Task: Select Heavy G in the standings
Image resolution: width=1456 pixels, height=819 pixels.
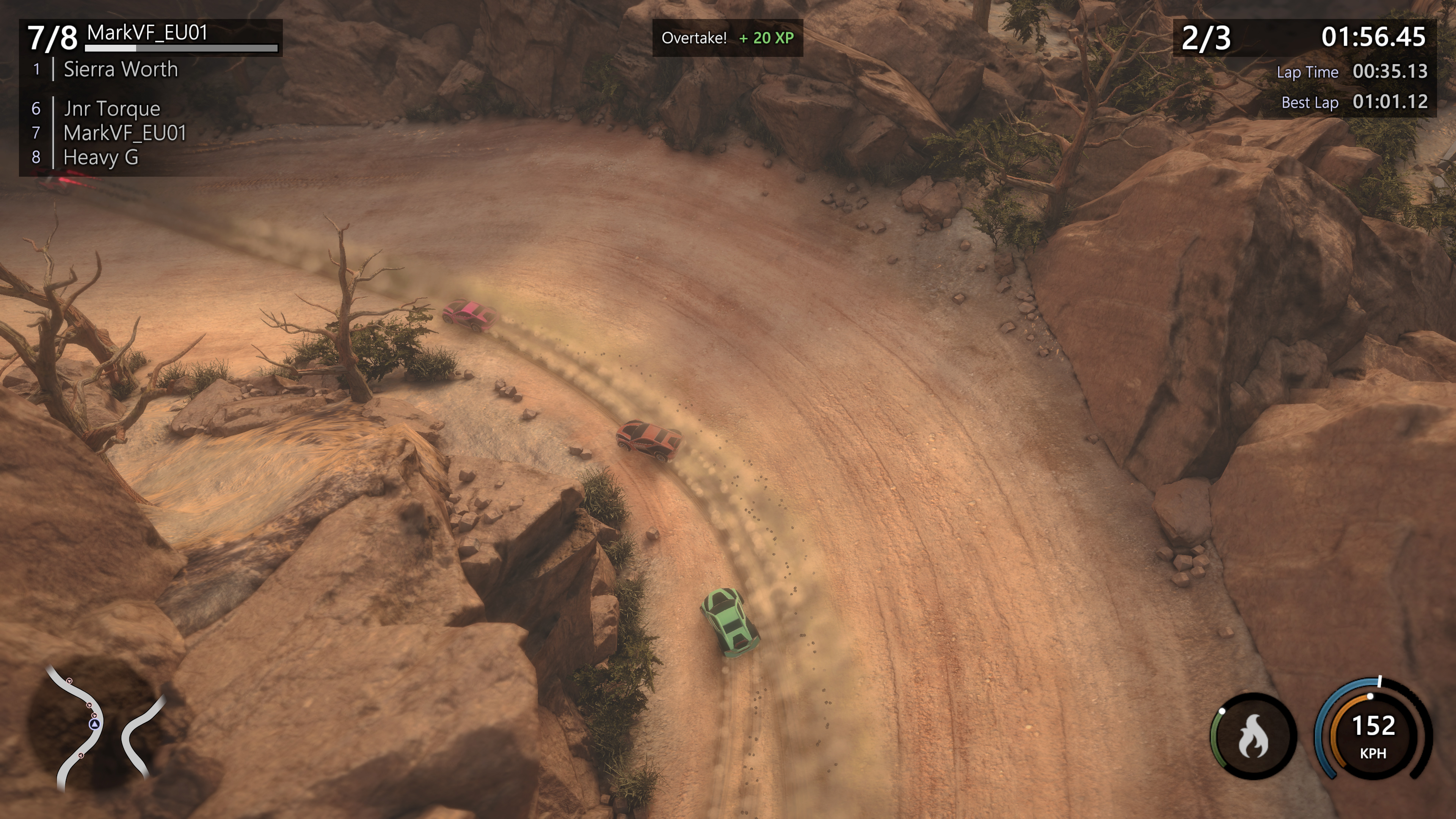Action: click(100, 157)
